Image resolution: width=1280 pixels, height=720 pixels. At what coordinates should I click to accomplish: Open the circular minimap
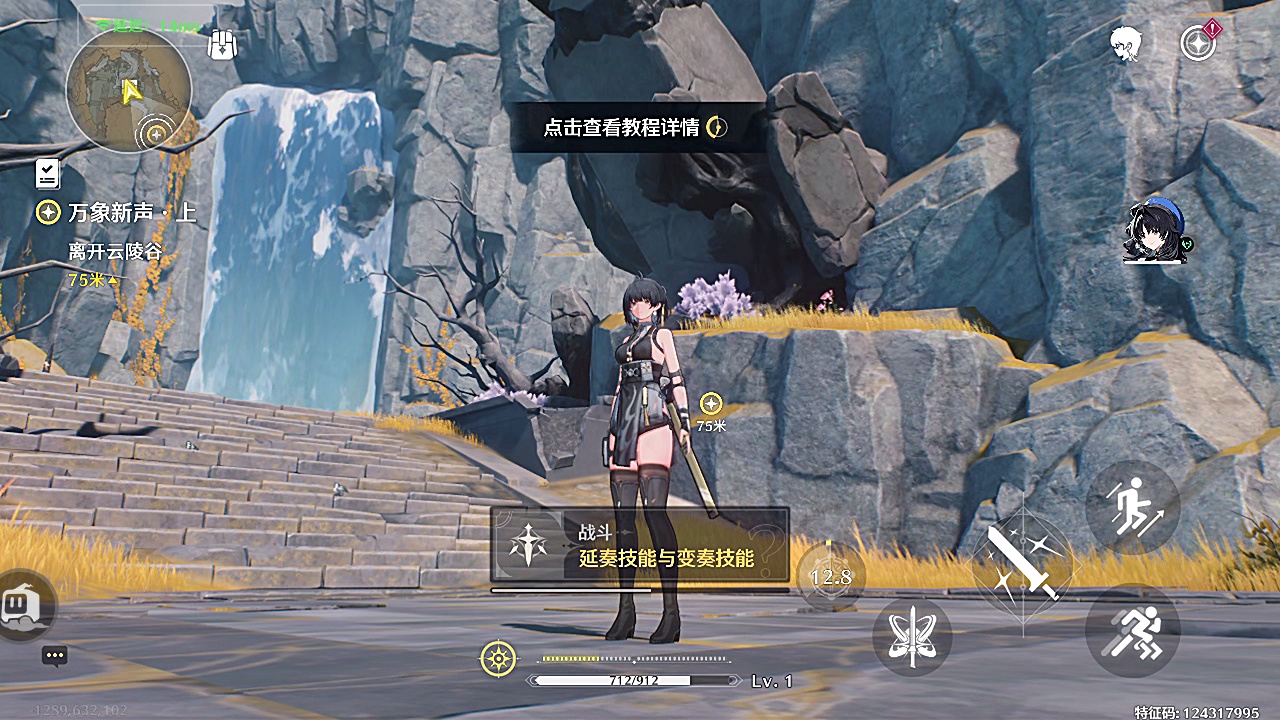coord(129,91)
